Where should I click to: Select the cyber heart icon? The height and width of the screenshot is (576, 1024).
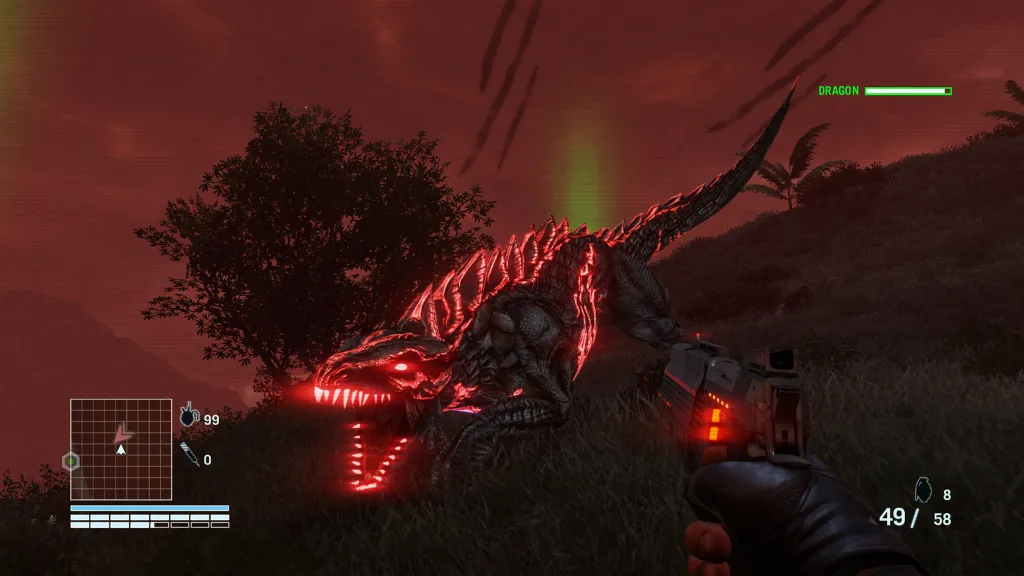click(189, 416)
